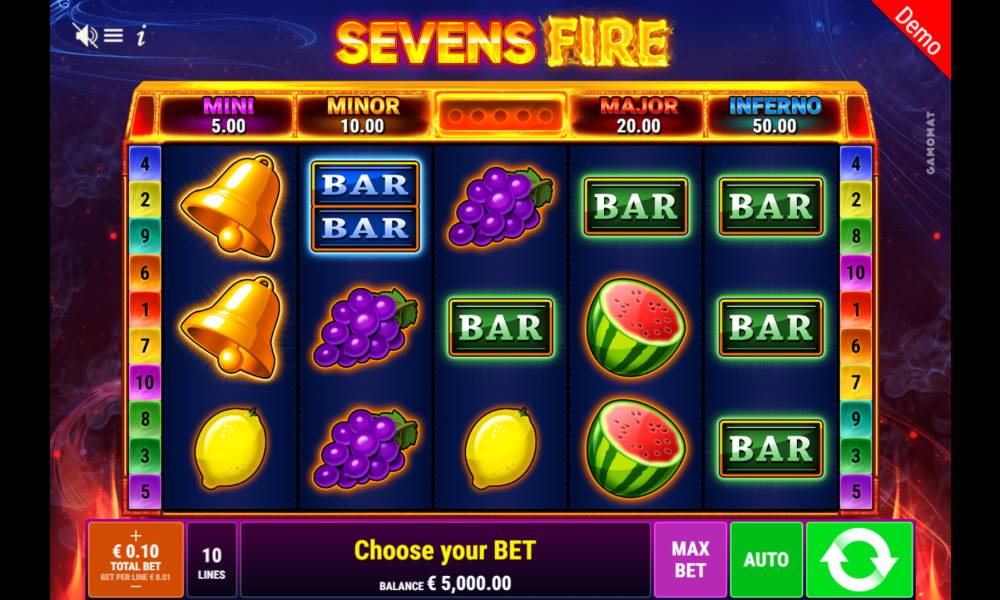1000x600 pixels.
Task: Select the MAX BET button
Action: coord(690,560)
